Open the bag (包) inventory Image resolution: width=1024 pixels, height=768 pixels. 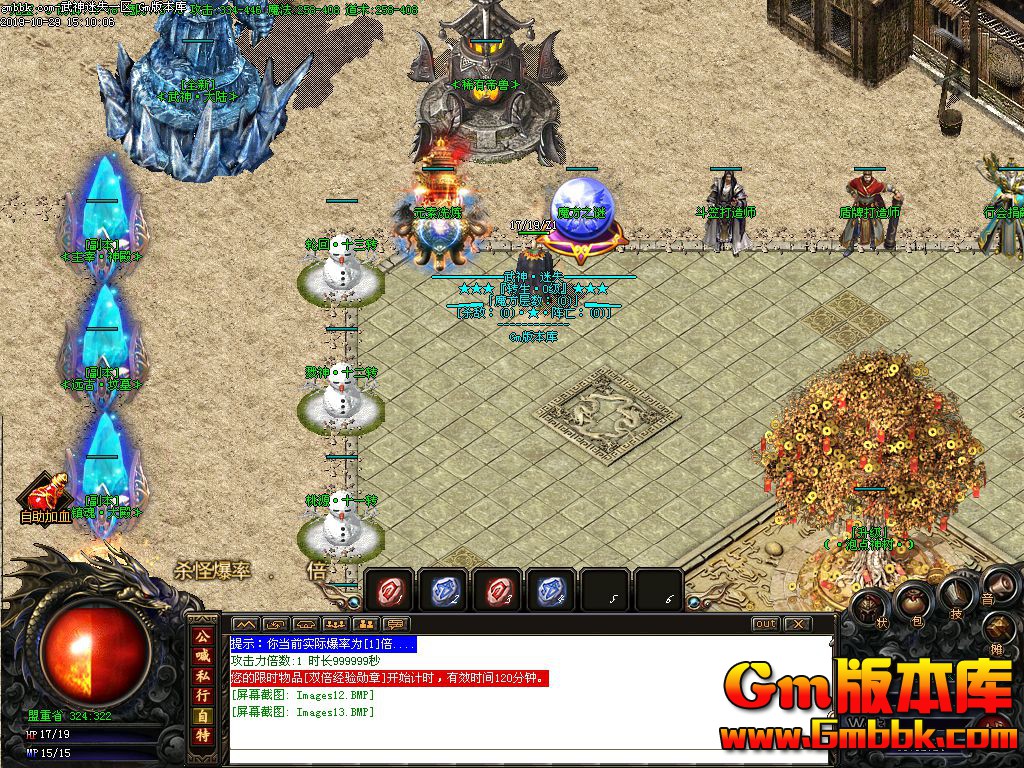point(912,601)
